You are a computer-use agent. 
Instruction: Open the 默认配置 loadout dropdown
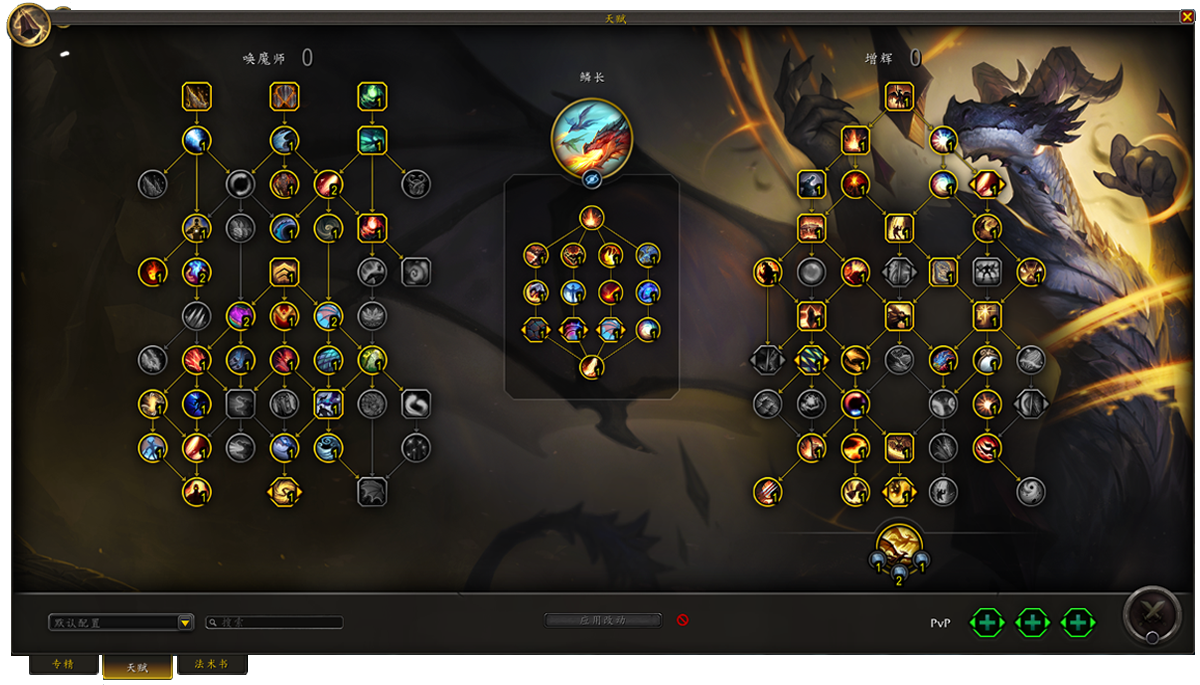click(185, 623)
